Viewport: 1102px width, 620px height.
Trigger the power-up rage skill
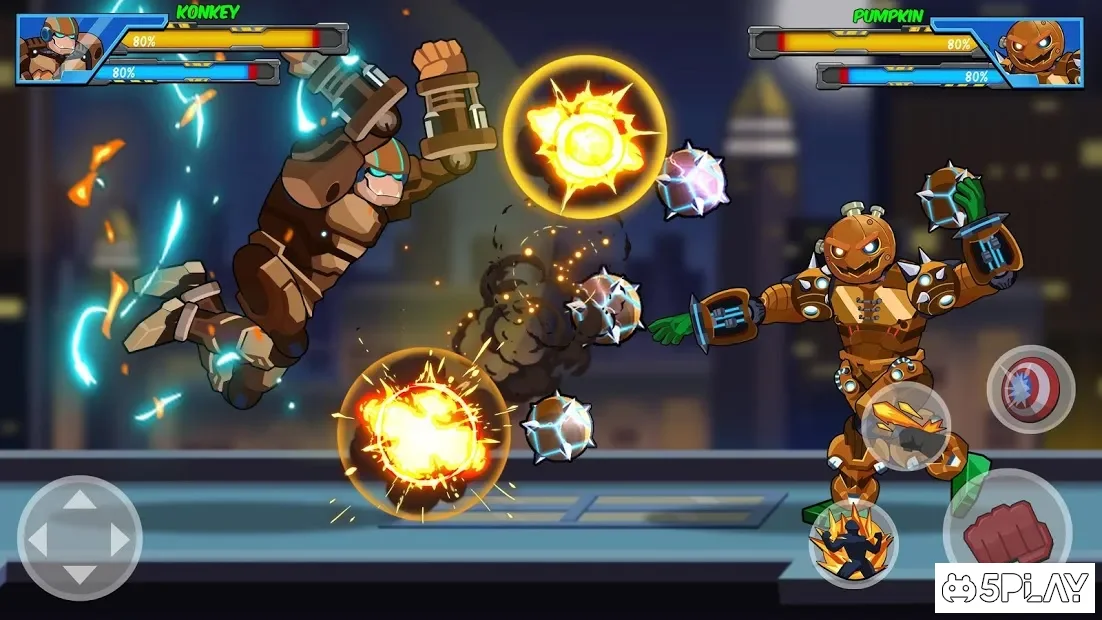tap(853, 543)
